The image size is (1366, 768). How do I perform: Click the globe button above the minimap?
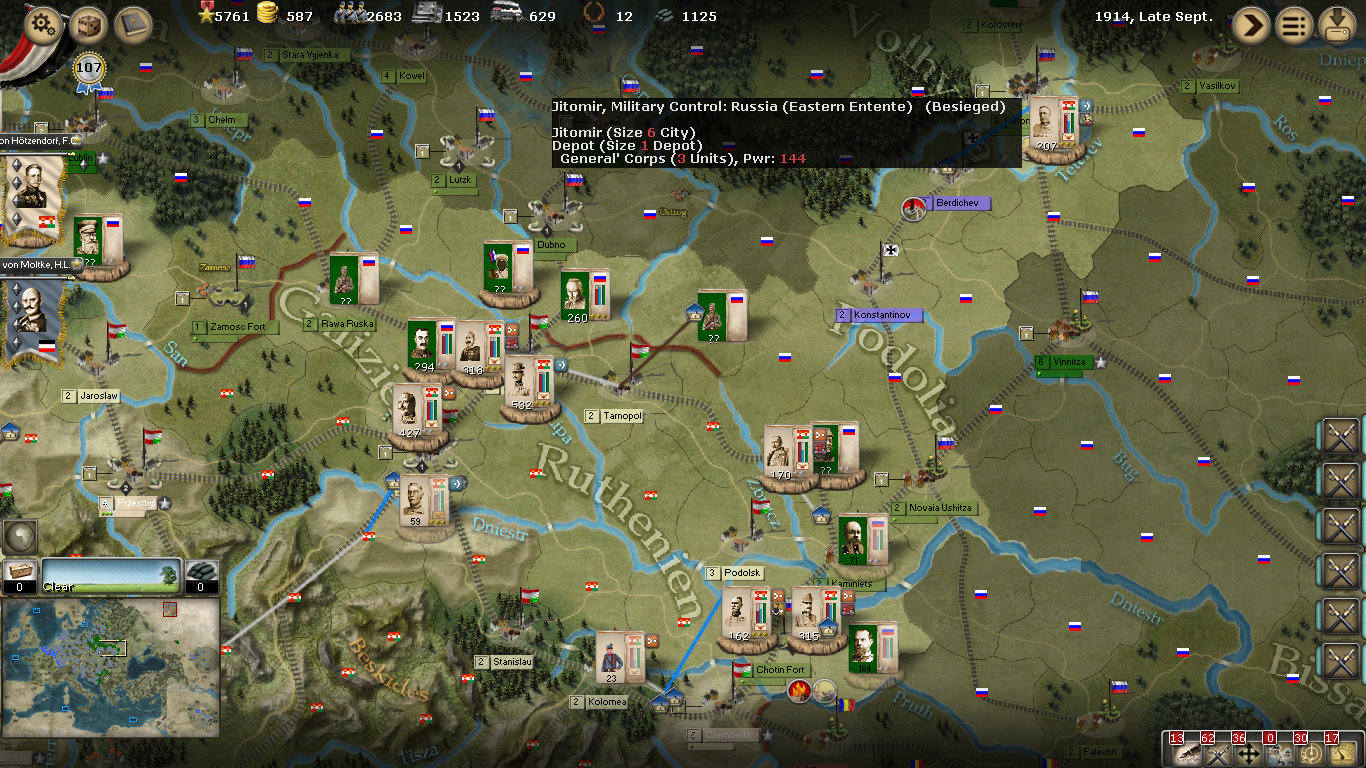(x=19, y=537)
